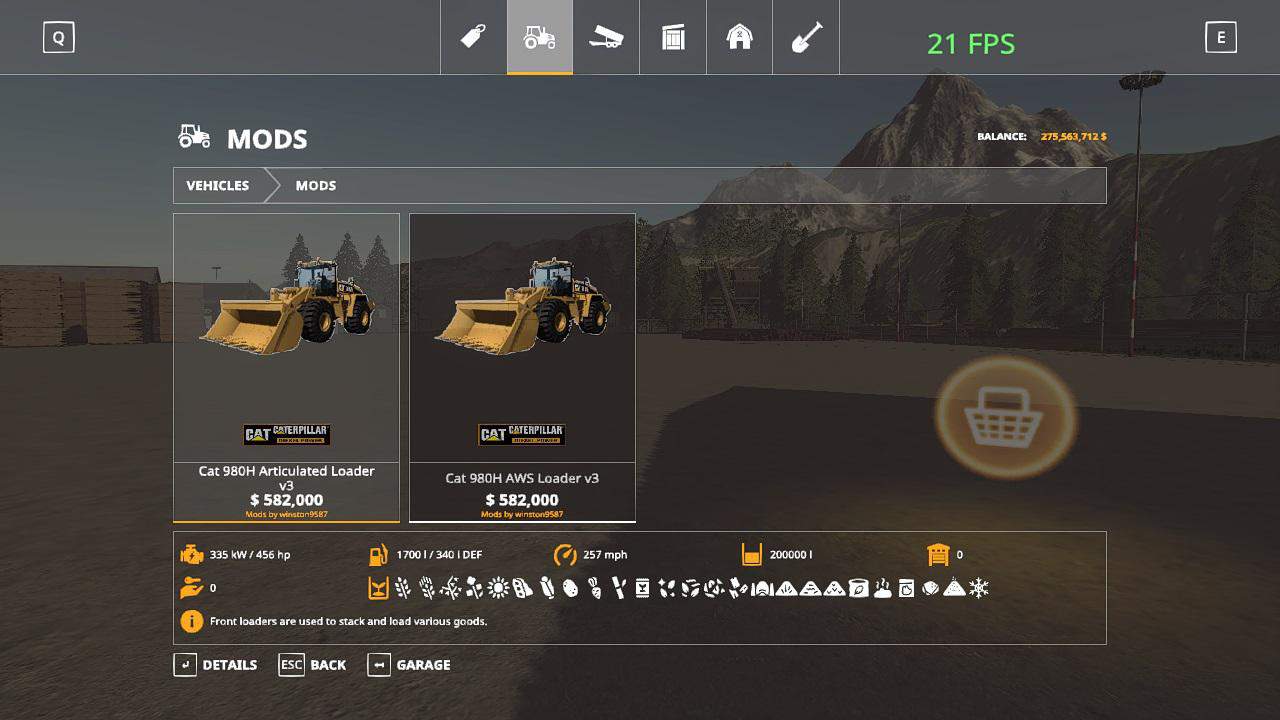Open DETAILS for the selected loader
1280x720 pixels.
229,665
